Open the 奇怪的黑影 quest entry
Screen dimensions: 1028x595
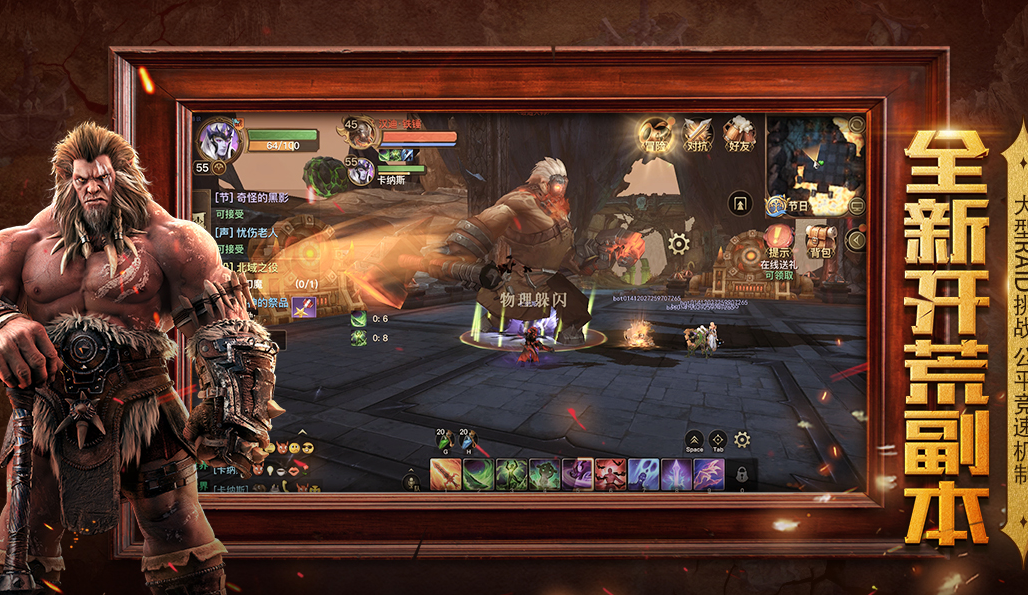click(x=255, y=198)
